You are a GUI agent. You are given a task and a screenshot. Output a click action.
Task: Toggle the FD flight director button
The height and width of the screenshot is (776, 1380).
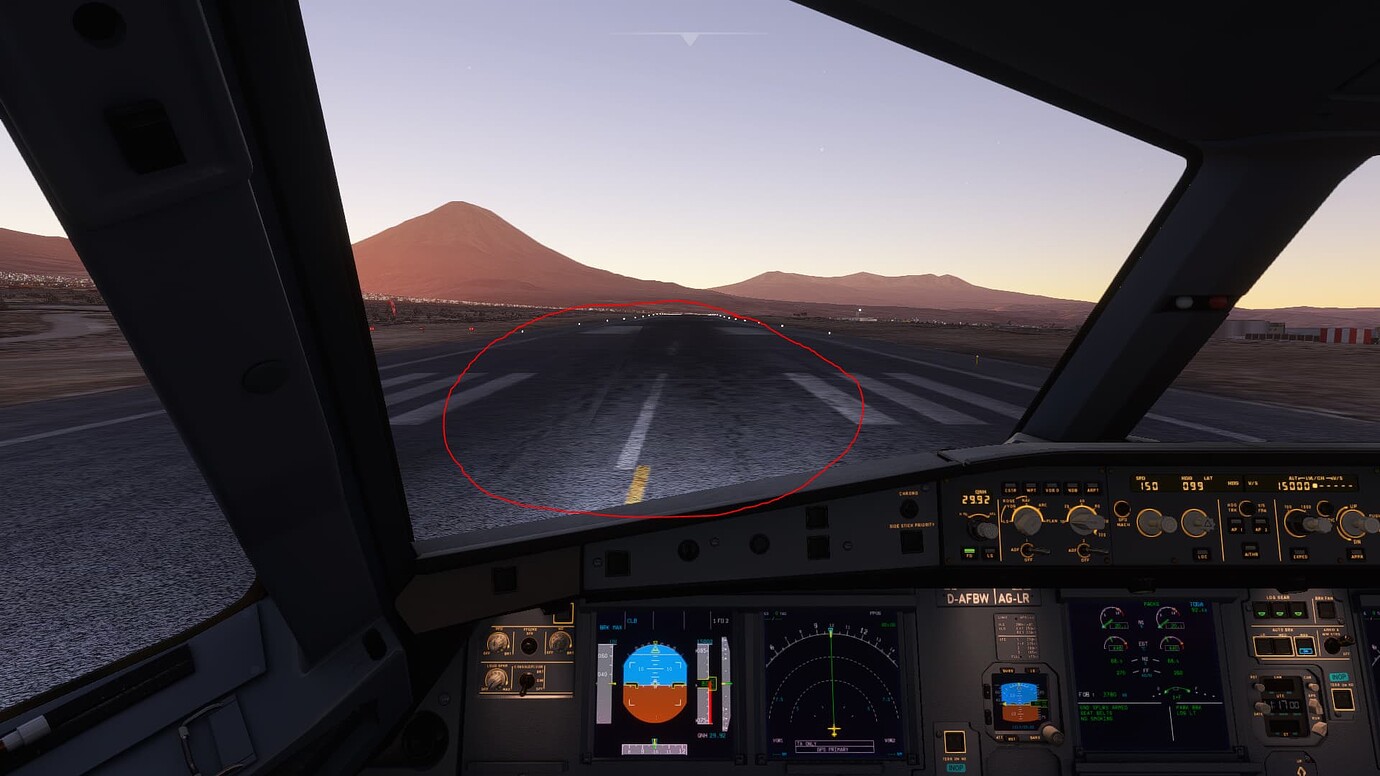tap(969, 553)
